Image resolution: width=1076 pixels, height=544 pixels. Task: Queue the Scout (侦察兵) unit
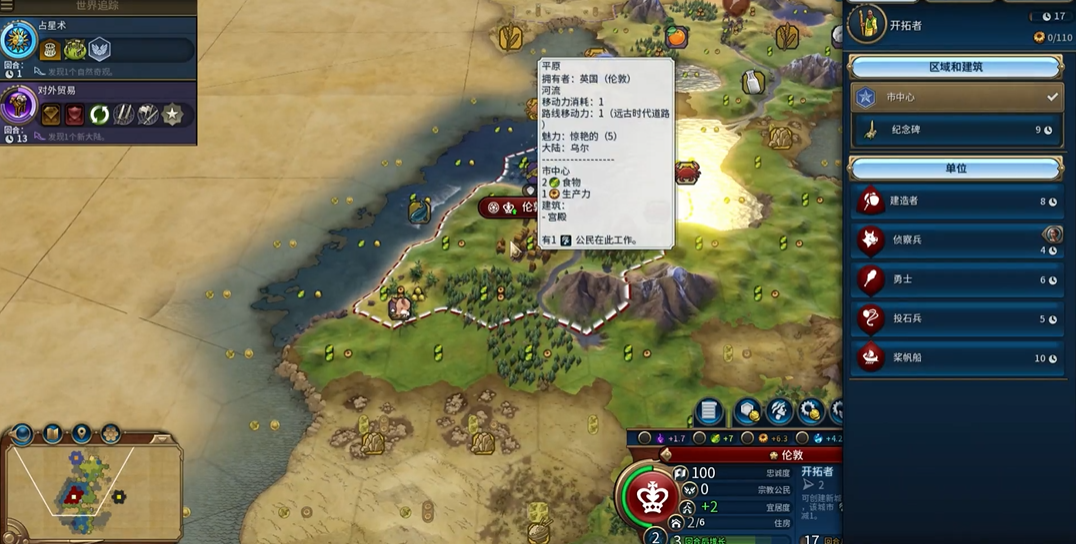click(x=955, y=240)
